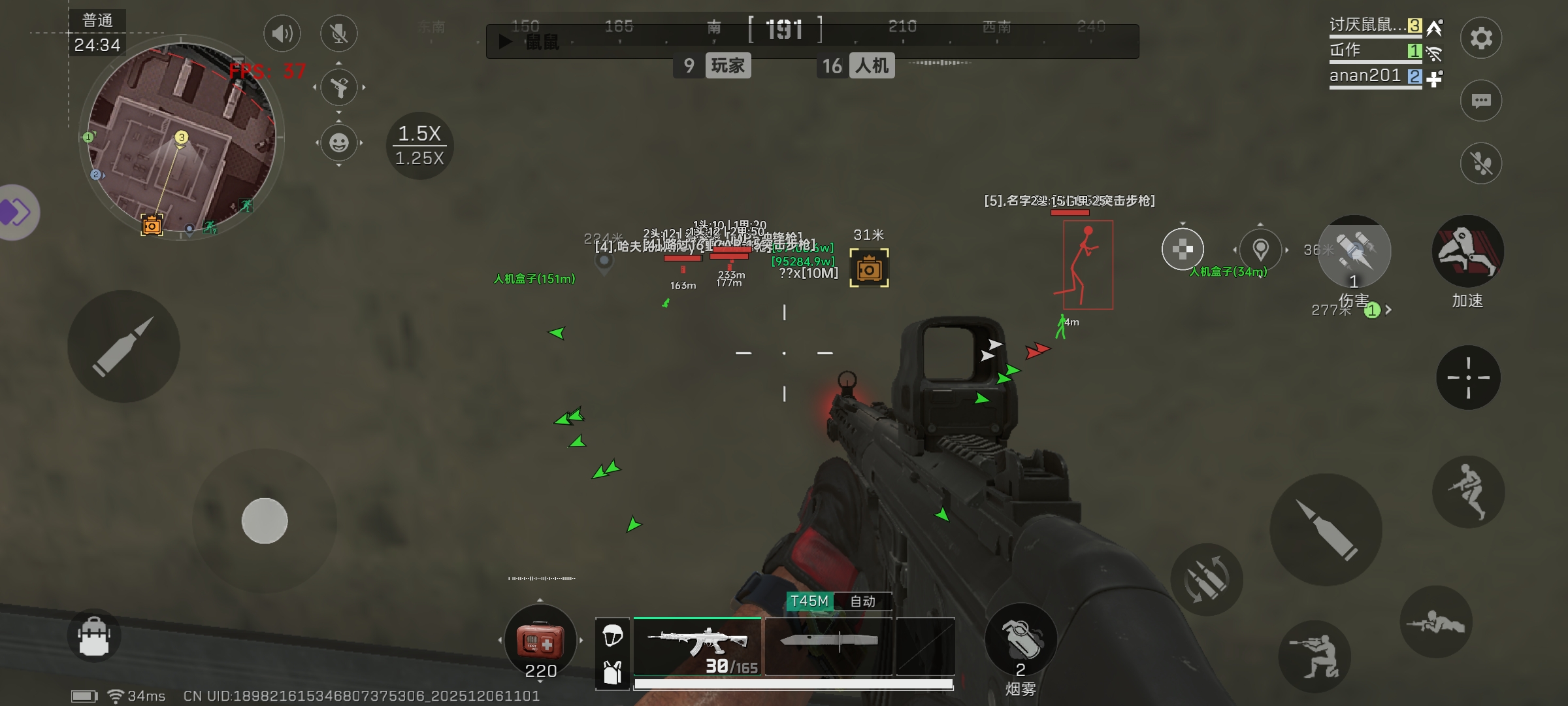
Task: Toggle the microphone mute button
Action: tap(338, 33)
